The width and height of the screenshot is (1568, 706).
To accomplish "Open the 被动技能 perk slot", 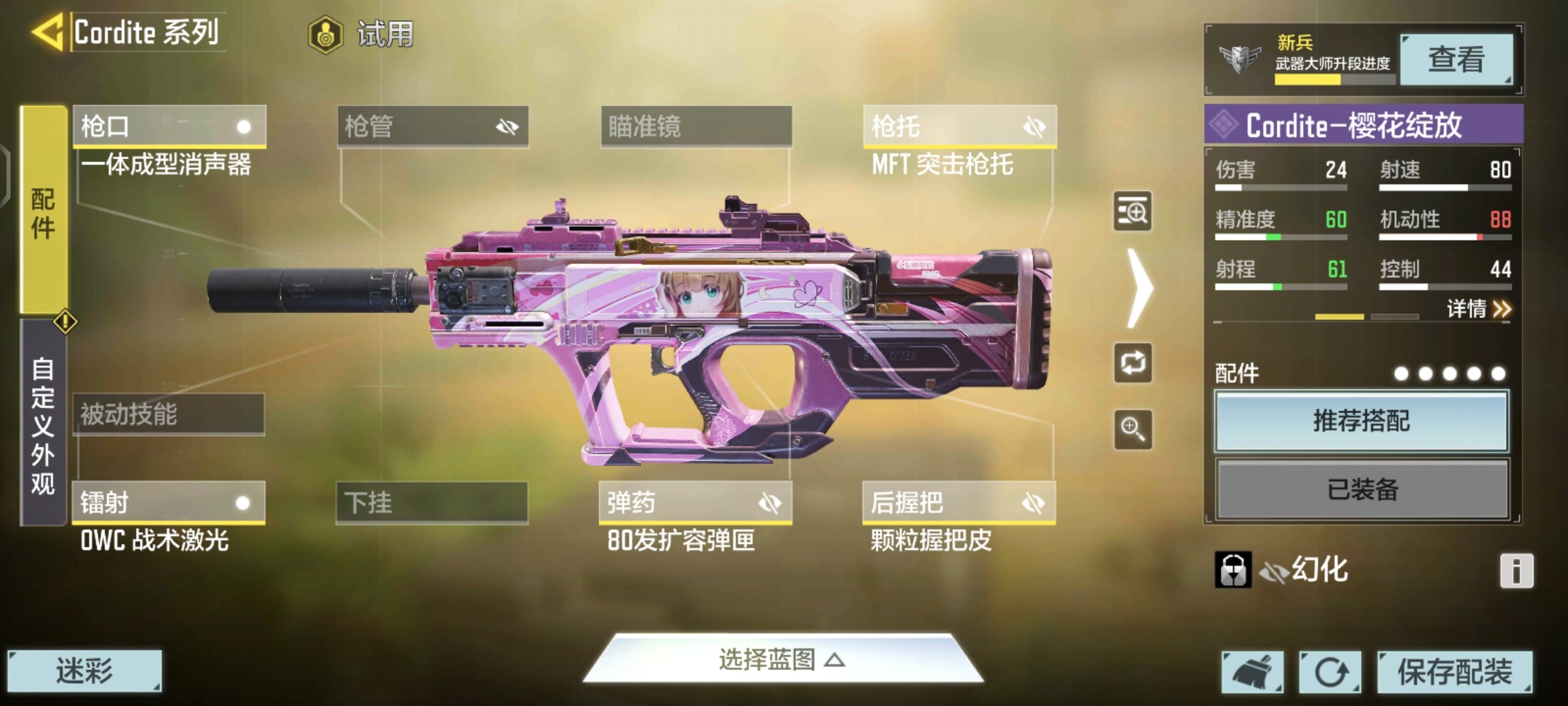I will (x=169, y=414).
